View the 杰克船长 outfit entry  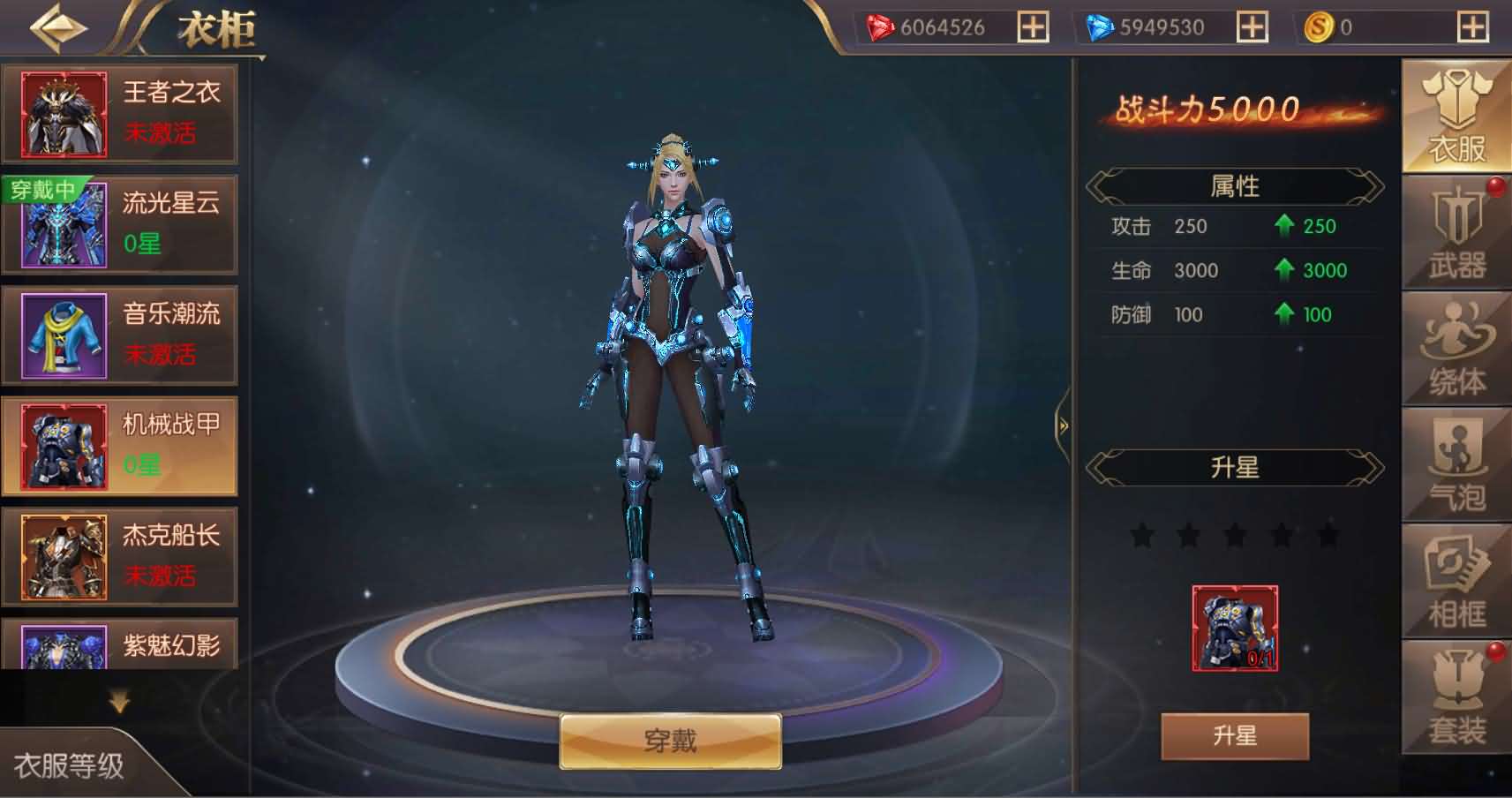point(121,556)
